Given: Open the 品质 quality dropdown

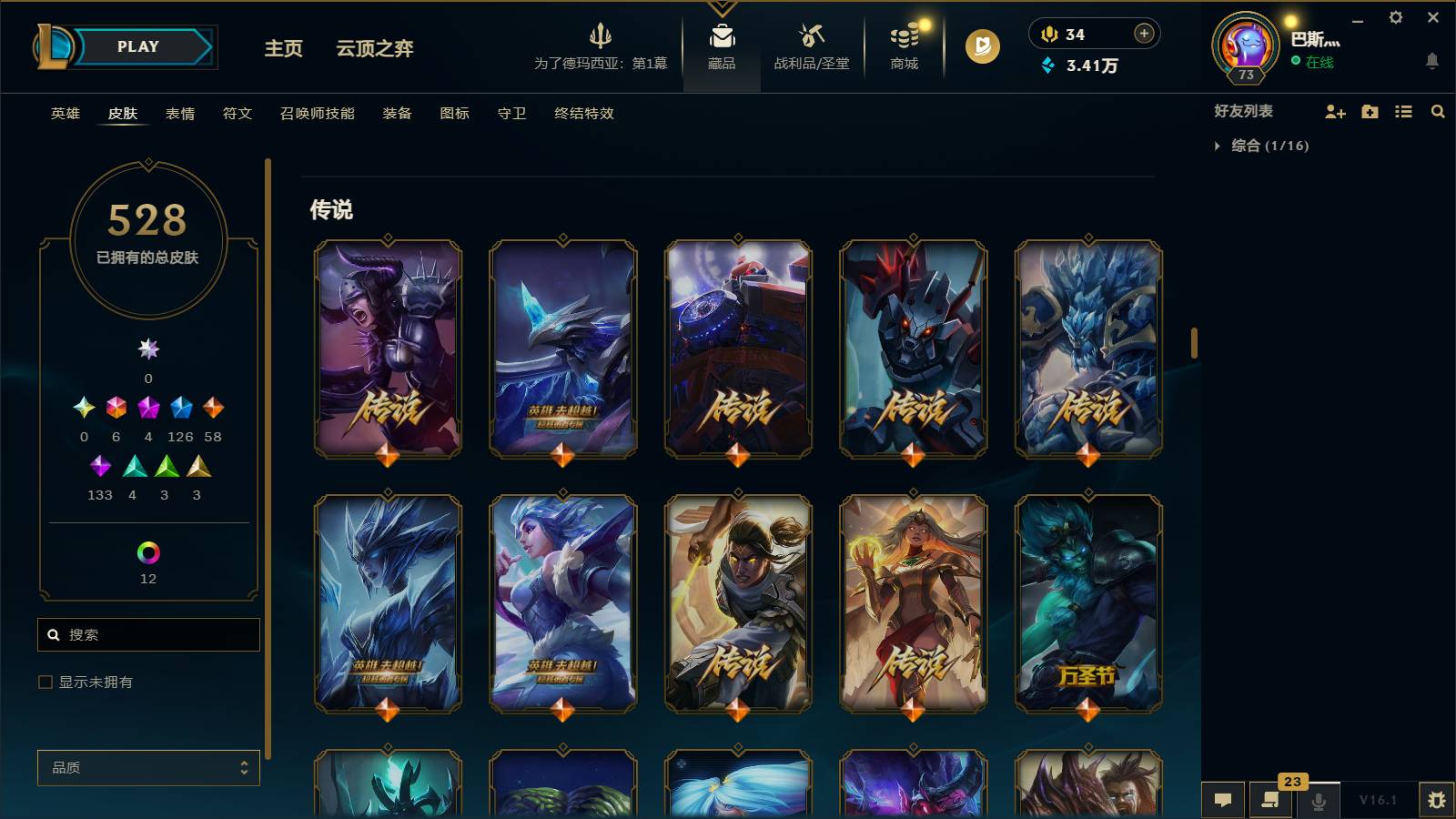Looking at the screenshot, I should (x=148, y=768).
